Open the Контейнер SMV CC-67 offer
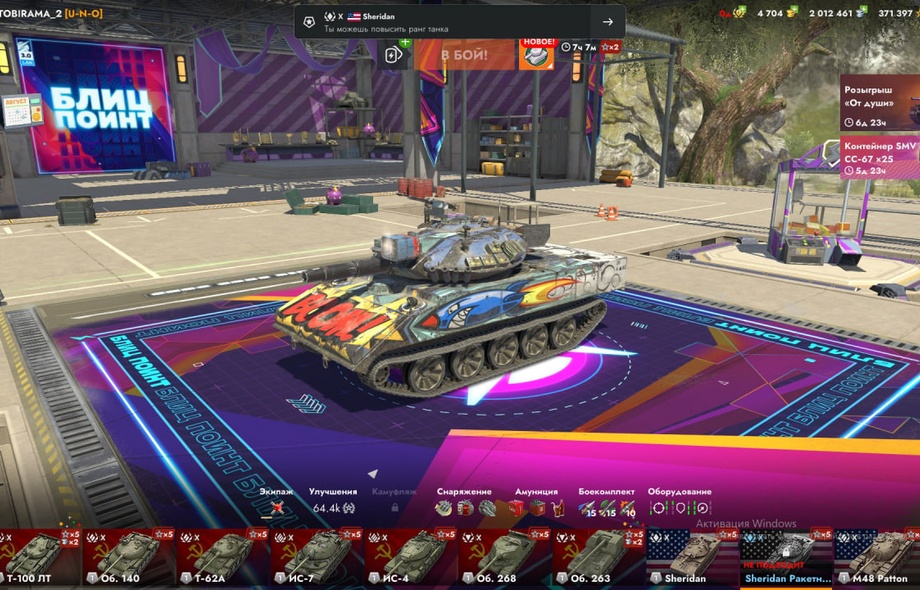Screen dimensions: 920x590 pos(880,158)
